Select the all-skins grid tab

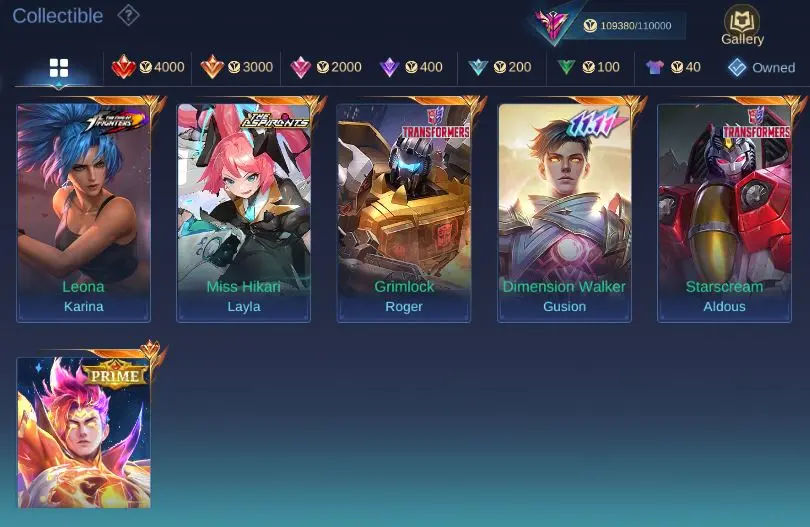pos(59,68)
